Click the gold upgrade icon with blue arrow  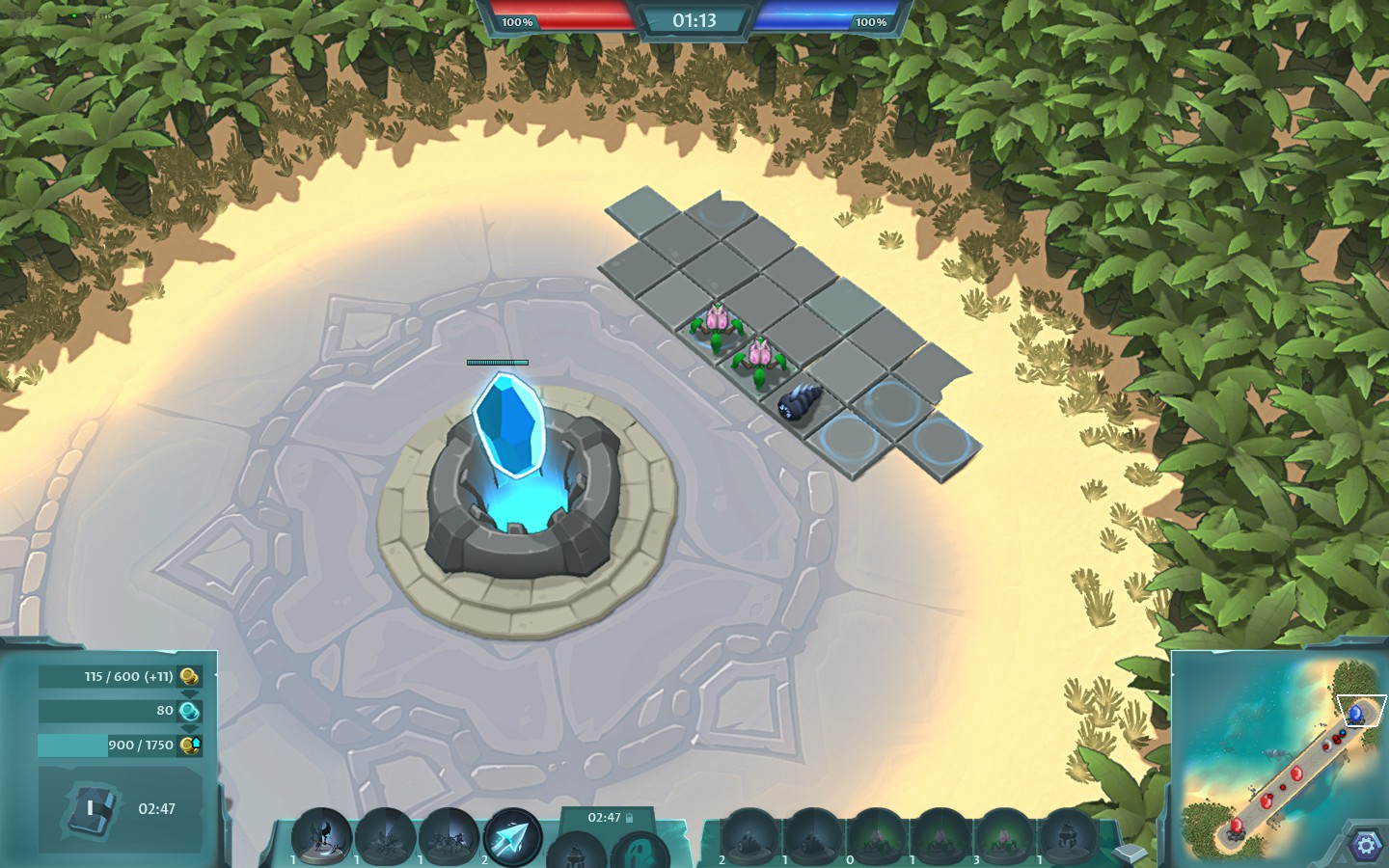tap(190, 746)
